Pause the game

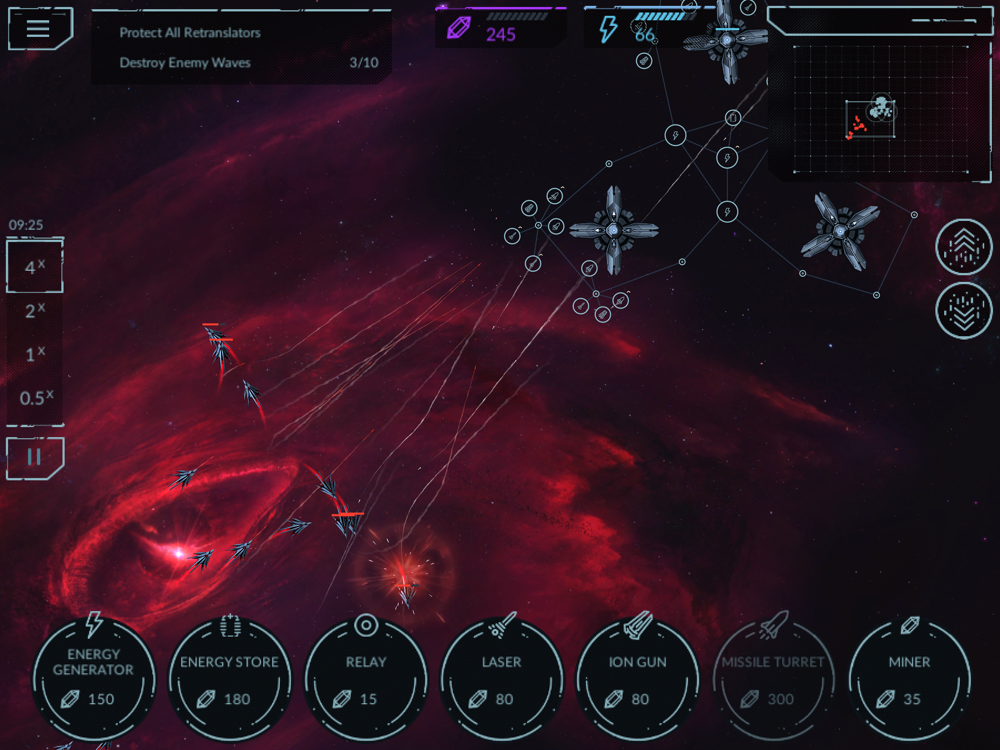[35, 457]
